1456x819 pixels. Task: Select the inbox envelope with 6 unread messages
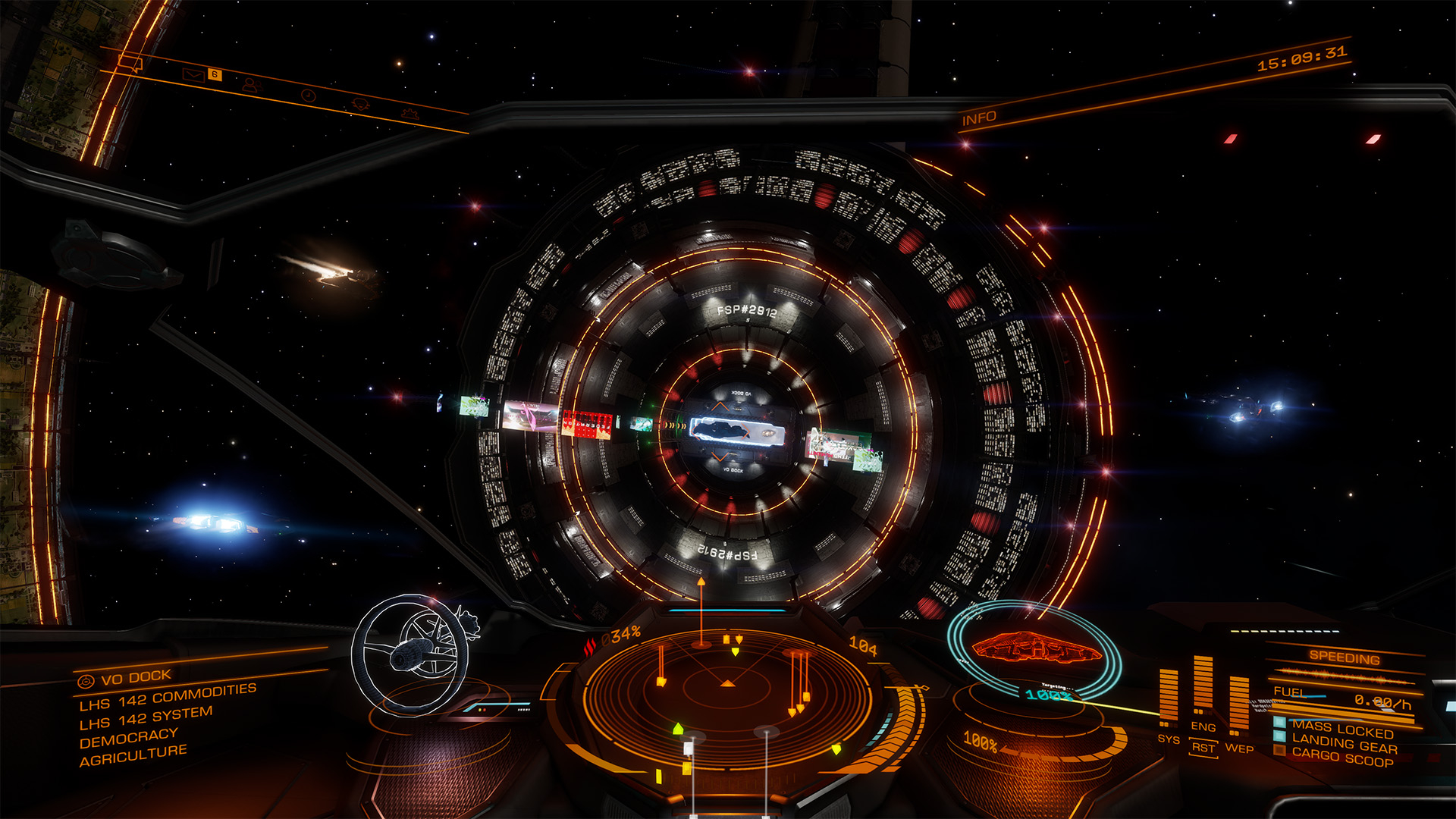point(193,76)
